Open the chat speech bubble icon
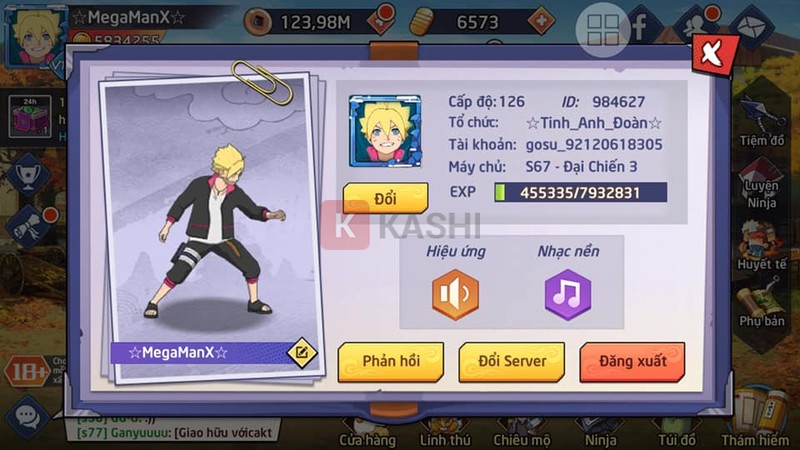Viewport: 800px width, 450px height. [x=27, y=413]
